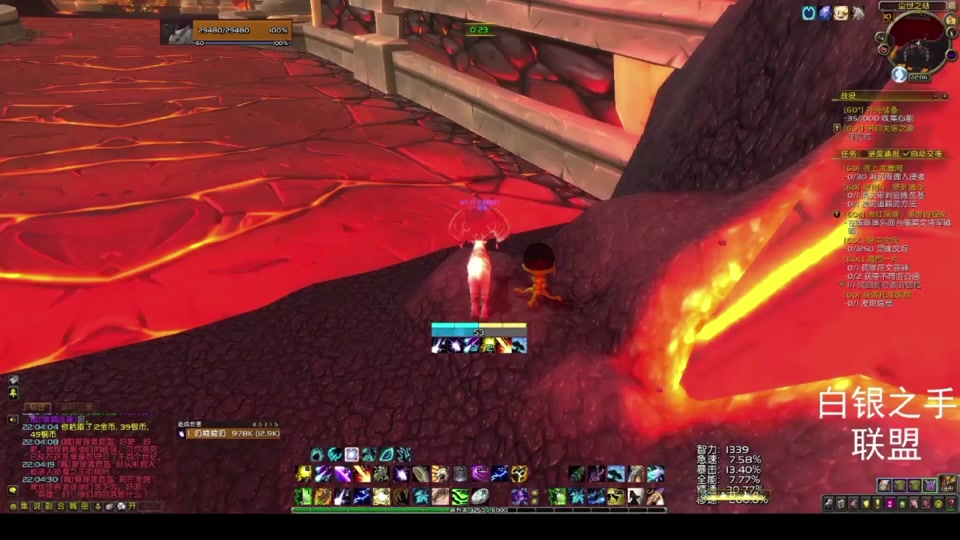This screenshot has height=540, width=960.
Task: Select the cyan shield buff icon
Action: tap(808, 13)
